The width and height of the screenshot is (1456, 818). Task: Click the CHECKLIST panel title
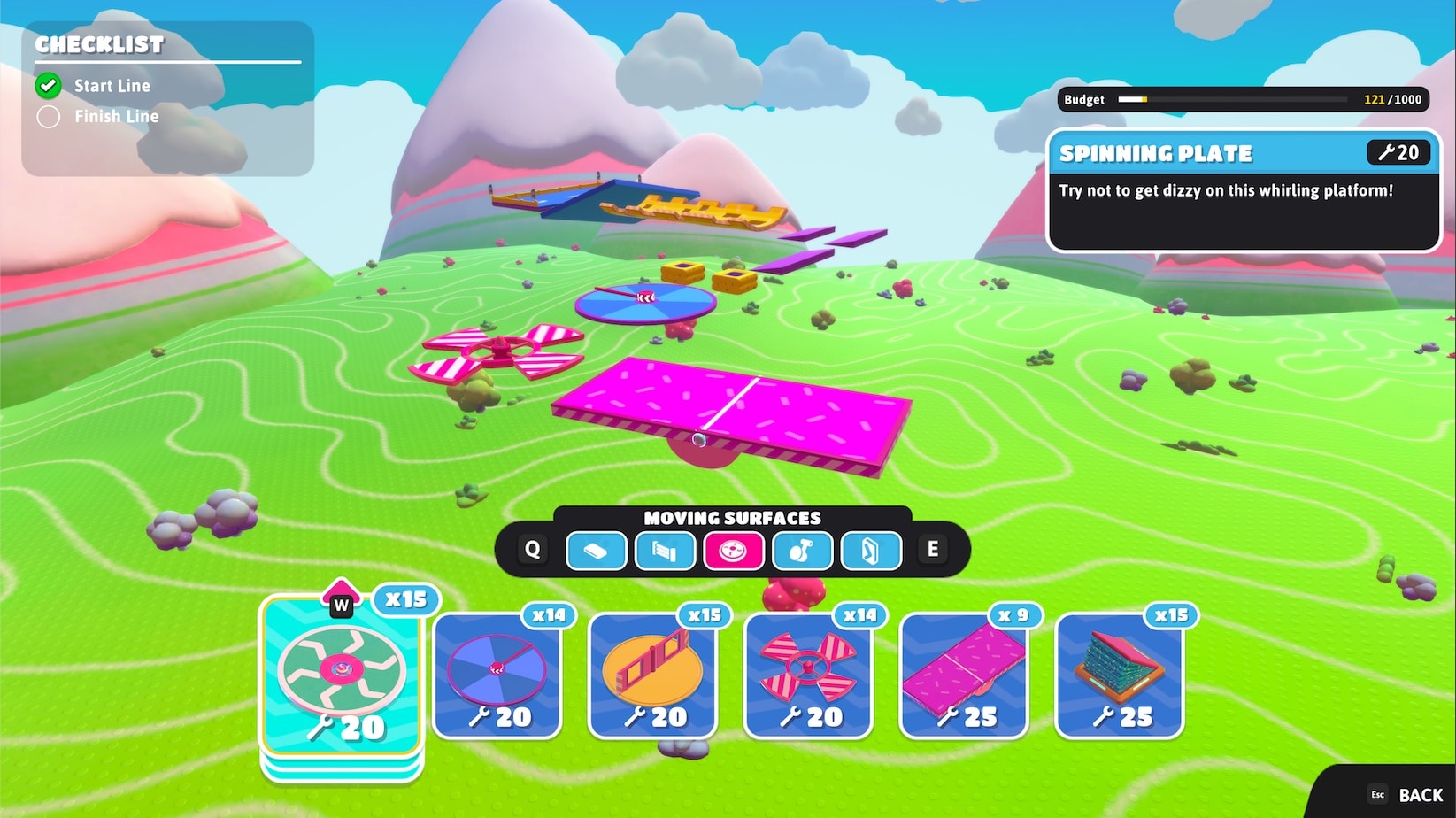(x=100, y=45)
